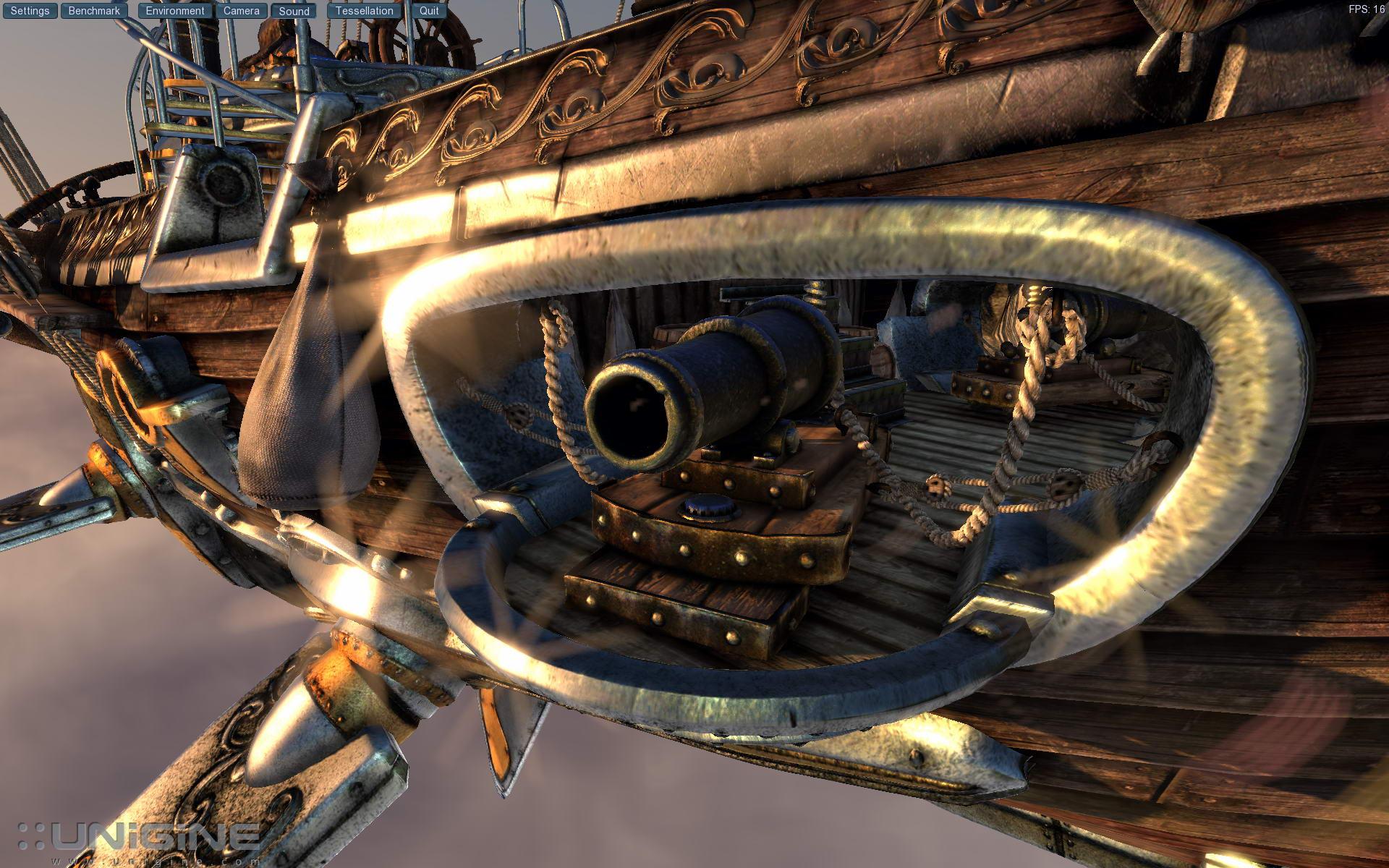Change the Tessellation mode
1389x868 pixels.
(x=364, y=11)
